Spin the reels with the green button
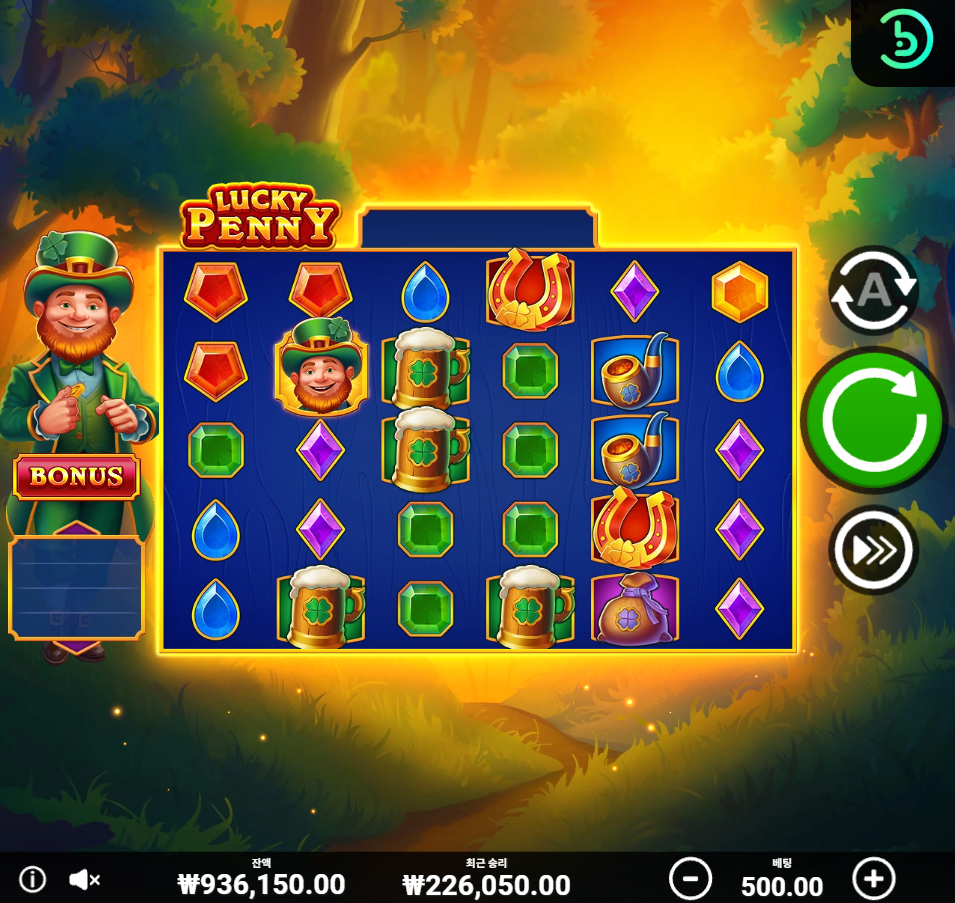955x903 pixels. click(873, 420)
